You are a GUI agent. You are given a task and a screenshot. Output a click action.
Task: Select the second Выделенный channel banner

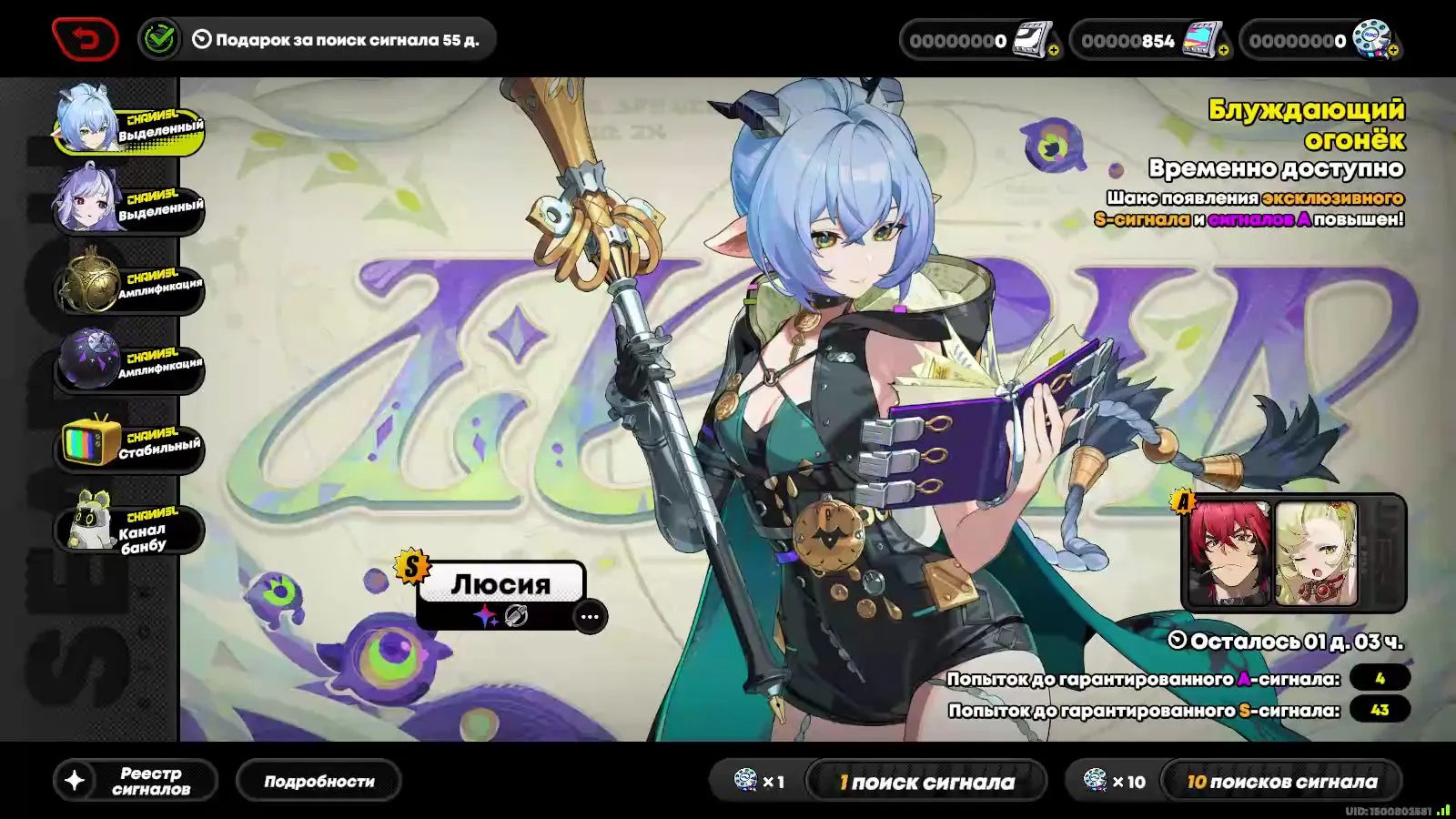coord(127,202)
